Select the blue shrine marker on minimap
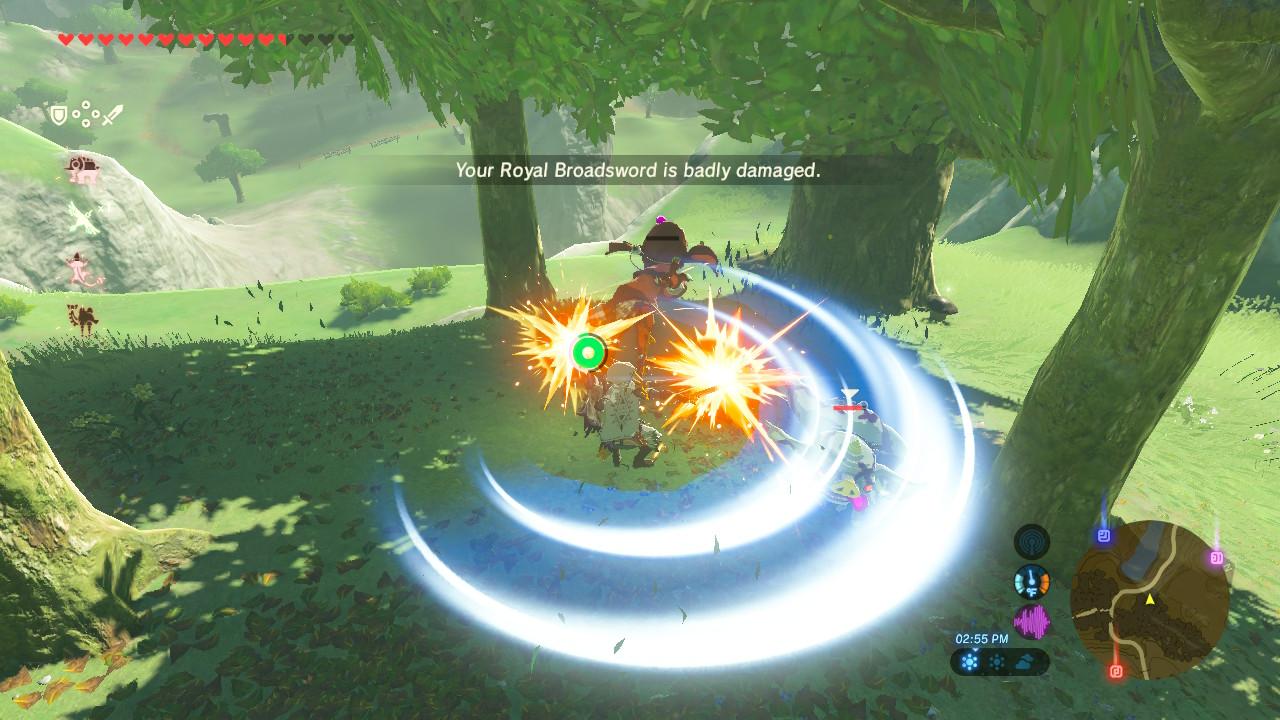The width and height of the screenshot is (1280, 720). pyautogui.click(x=1104, y=536)
